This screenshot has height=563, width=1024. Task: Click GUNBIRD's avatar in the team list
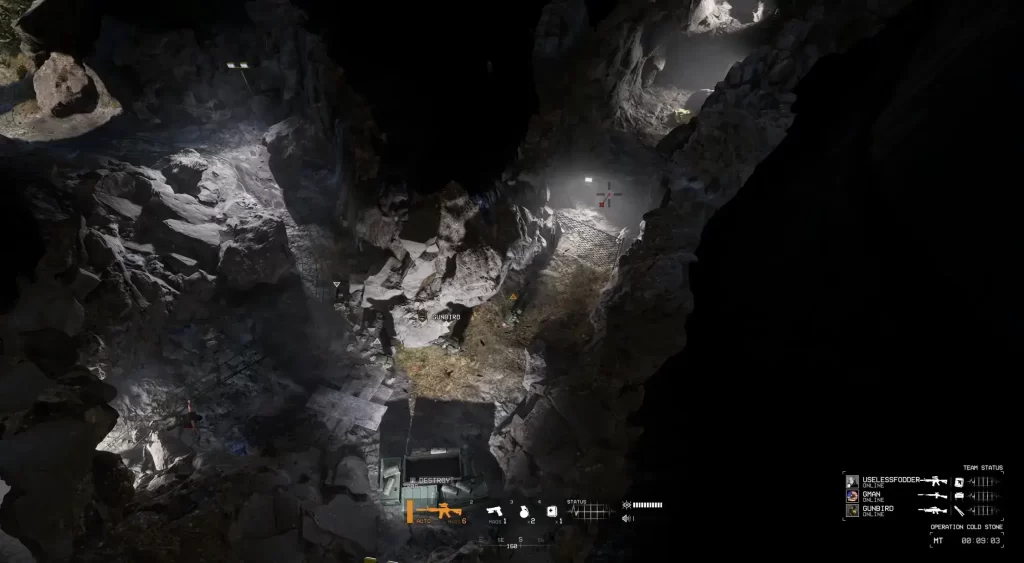852,509
